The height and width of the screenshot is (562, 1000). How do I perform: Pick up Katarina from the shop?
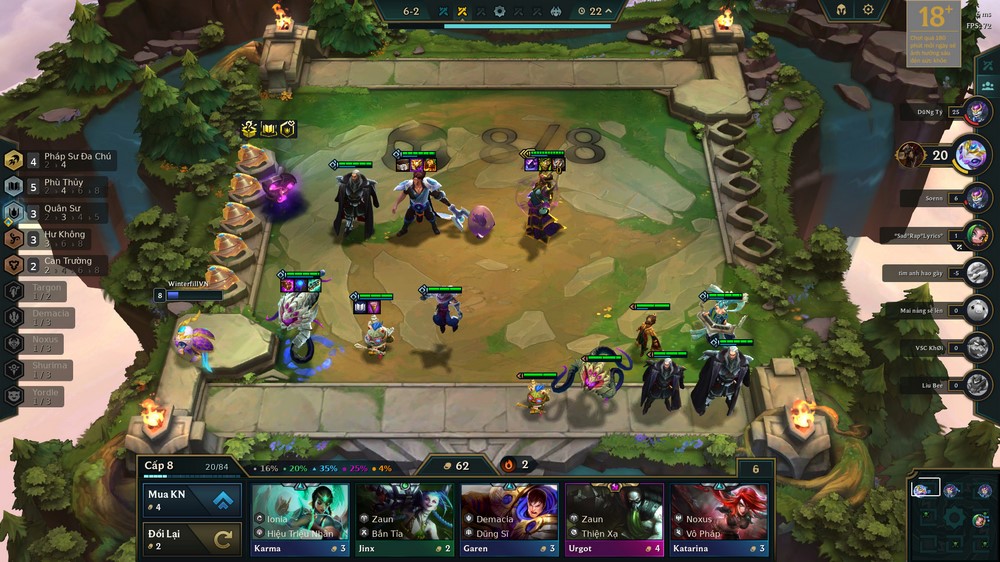(719, 518)
